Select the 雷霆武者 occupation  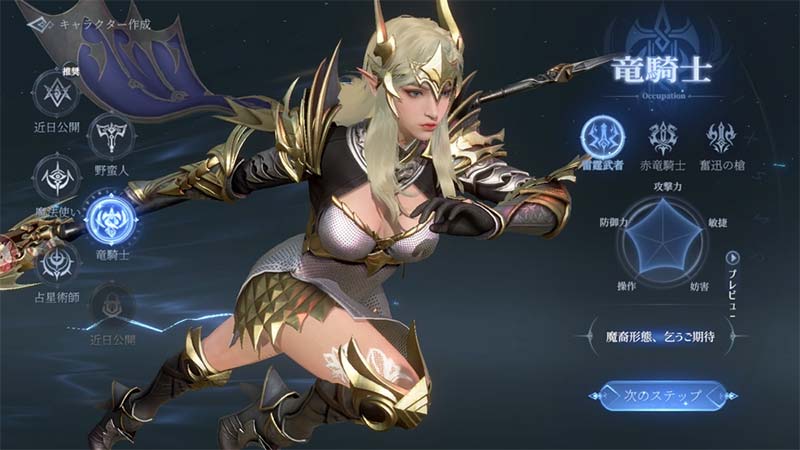pos(602,138)
